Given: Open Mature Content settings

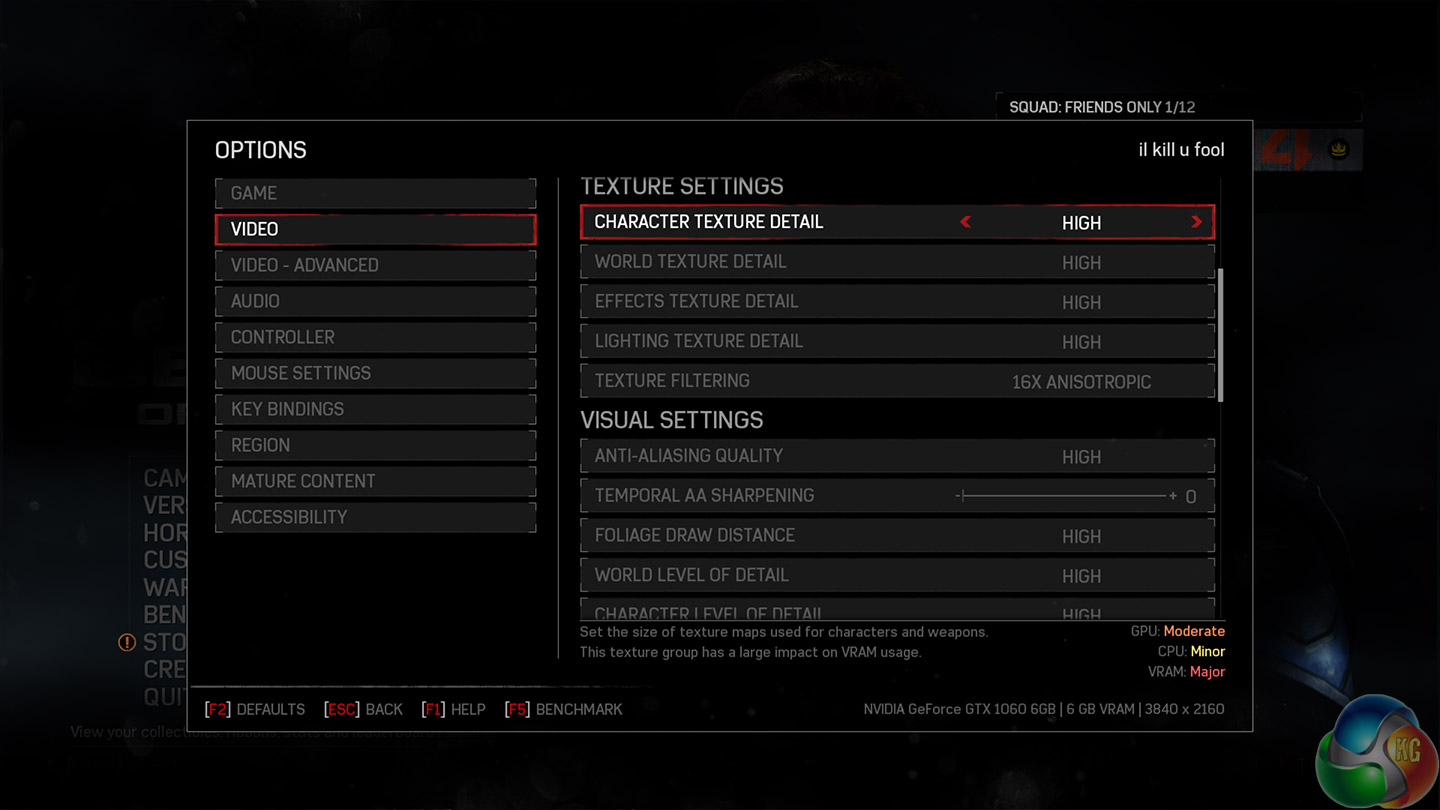Looking at the screenshot, I should (x=375, y=481).
